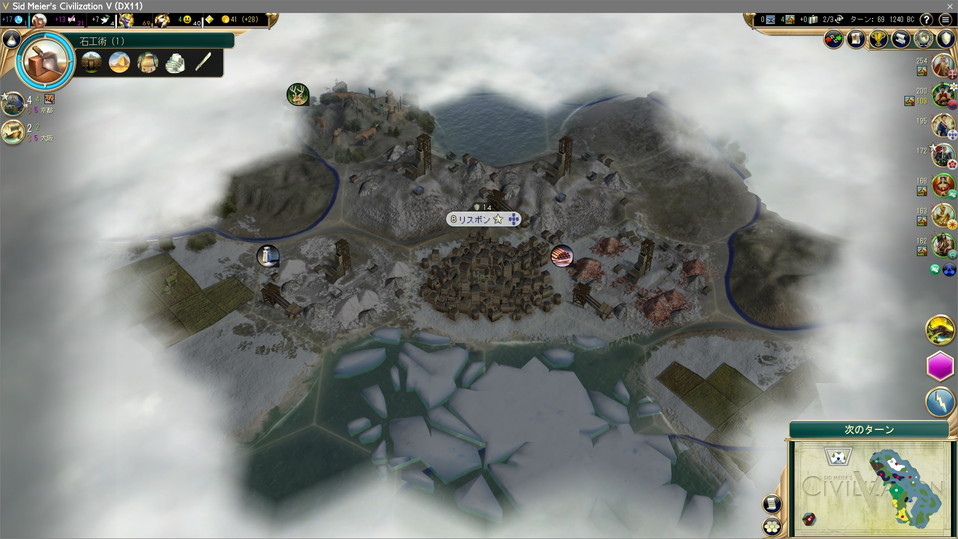Open the masonry research icon

click(44, 60)
